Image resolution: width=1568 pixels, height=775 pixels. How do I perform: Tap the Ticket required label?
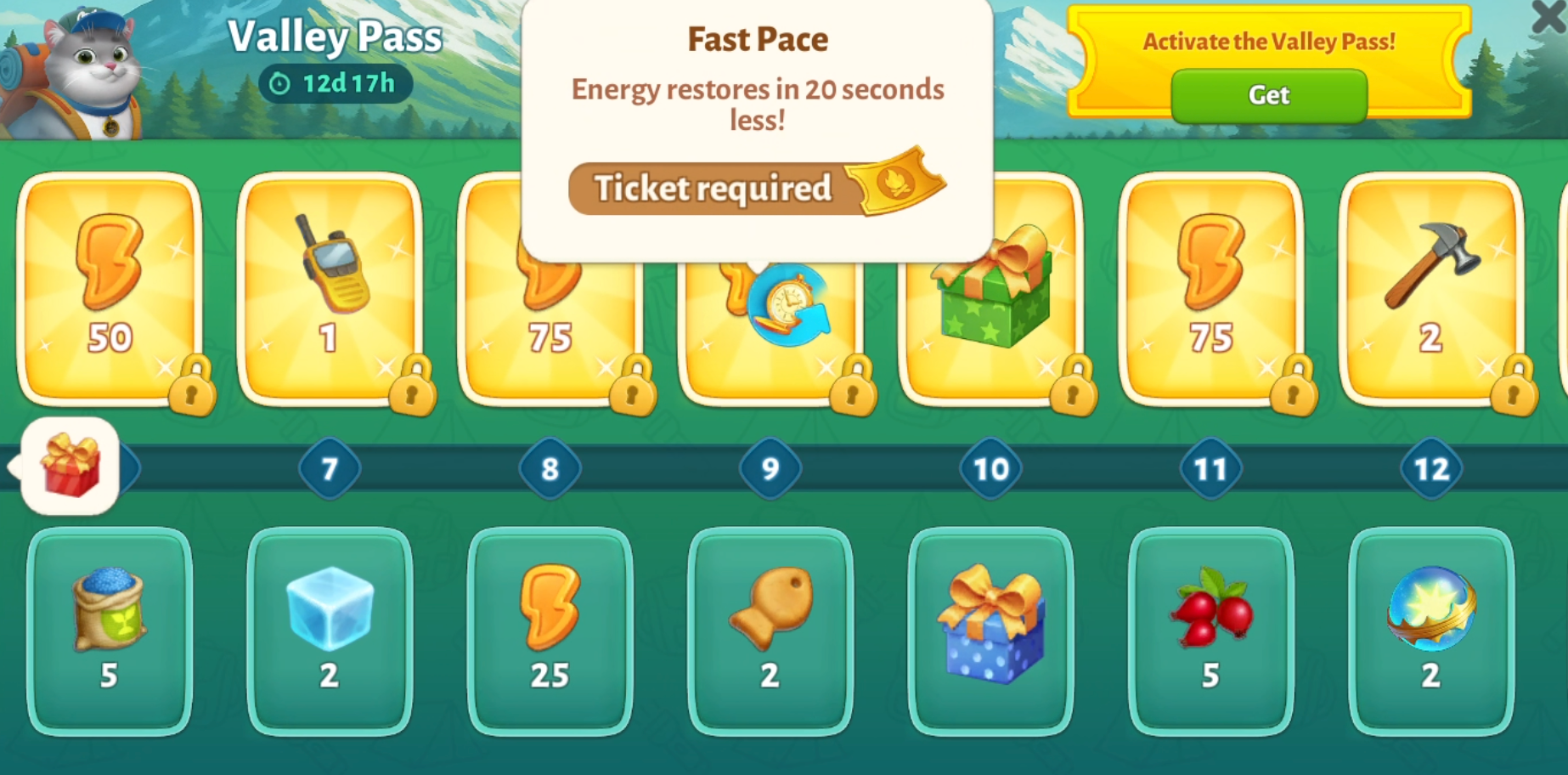tap(713, 189)
